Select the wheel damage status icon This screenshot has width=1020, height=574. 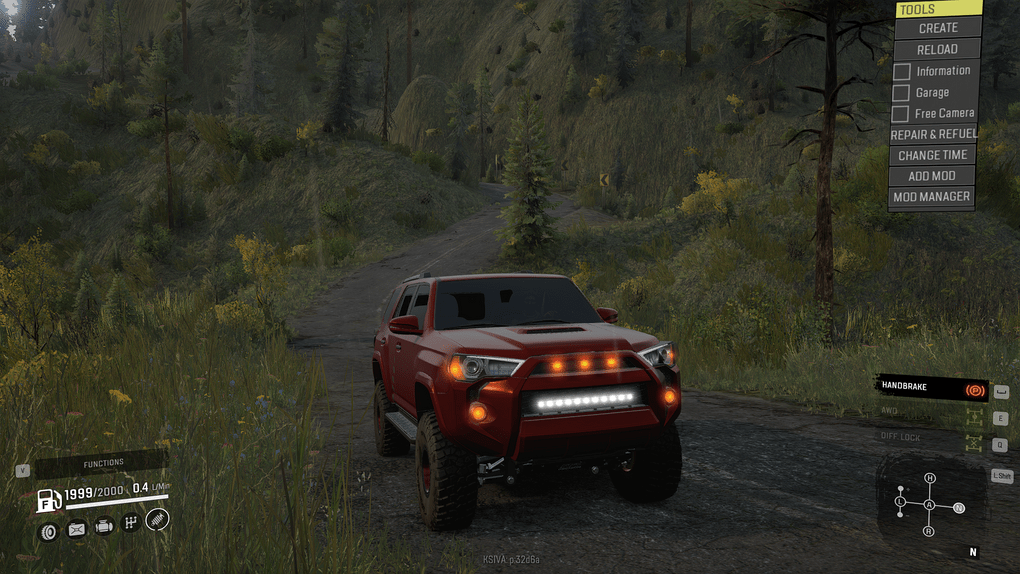(x=48, y=530)
